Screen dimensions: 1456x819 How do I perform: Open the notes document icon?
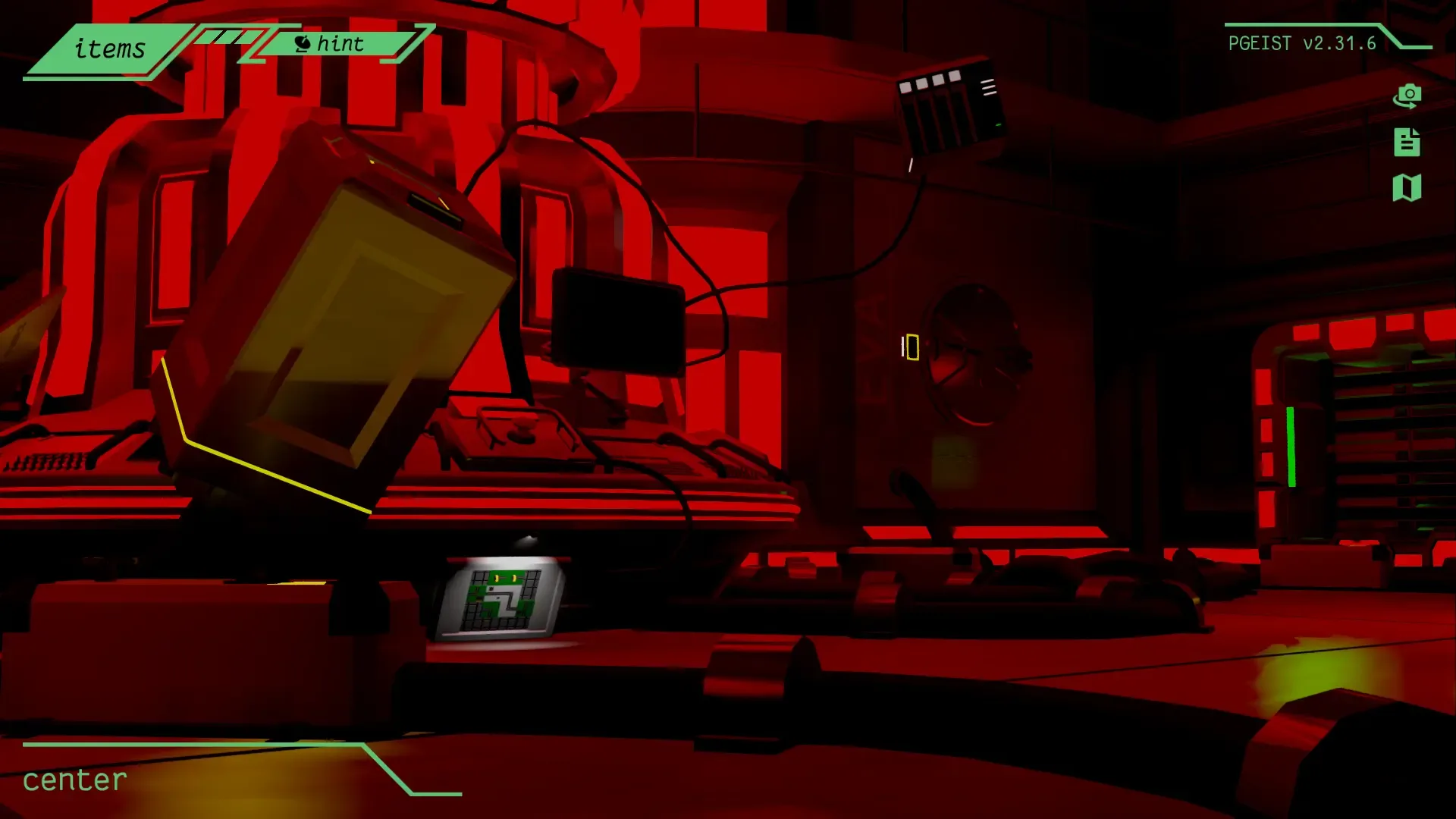pos(1407,143)
